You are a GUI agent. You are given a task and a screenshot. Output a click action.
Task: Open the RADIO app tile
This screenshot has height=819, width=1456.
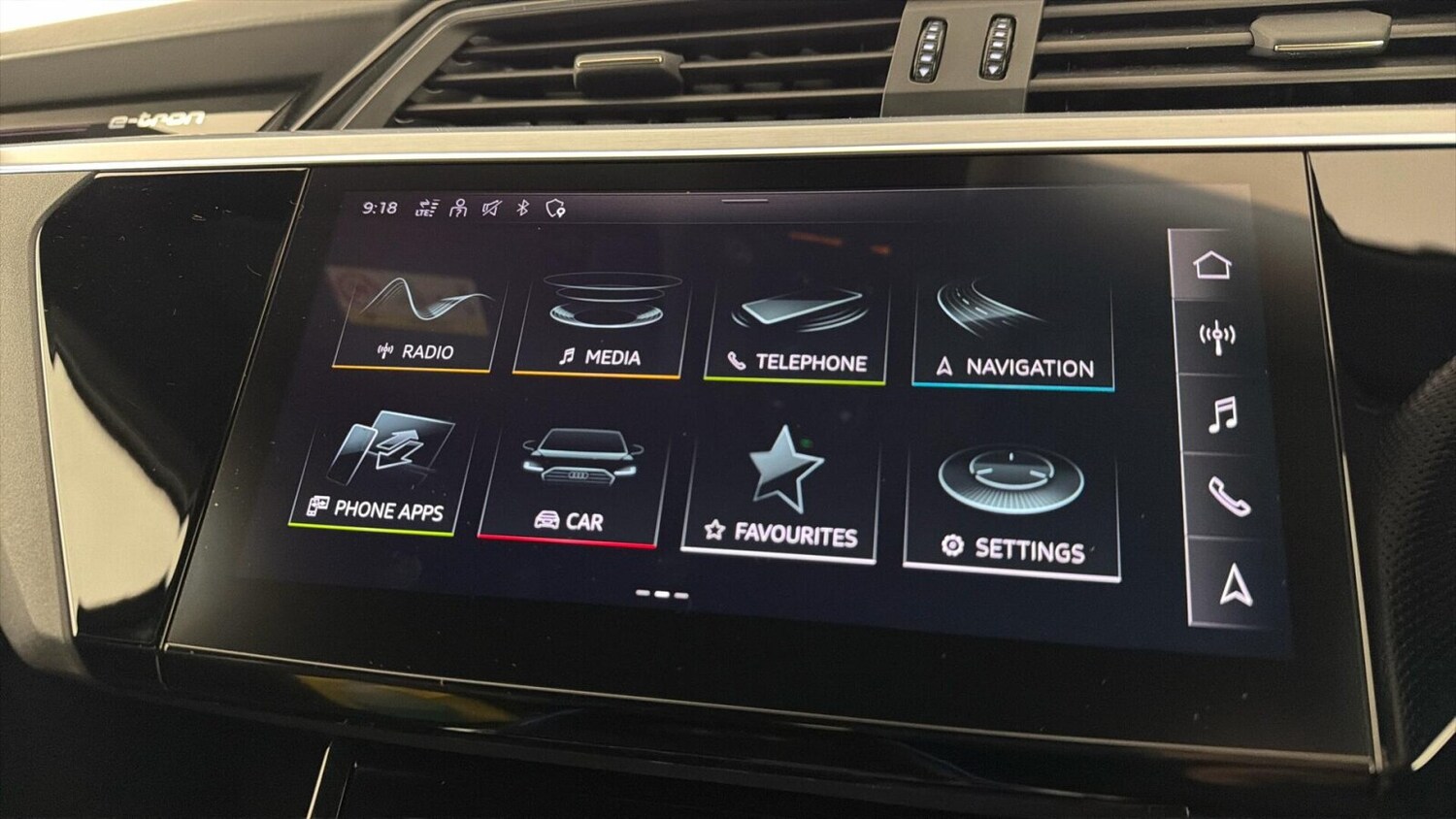pos(415,315)
